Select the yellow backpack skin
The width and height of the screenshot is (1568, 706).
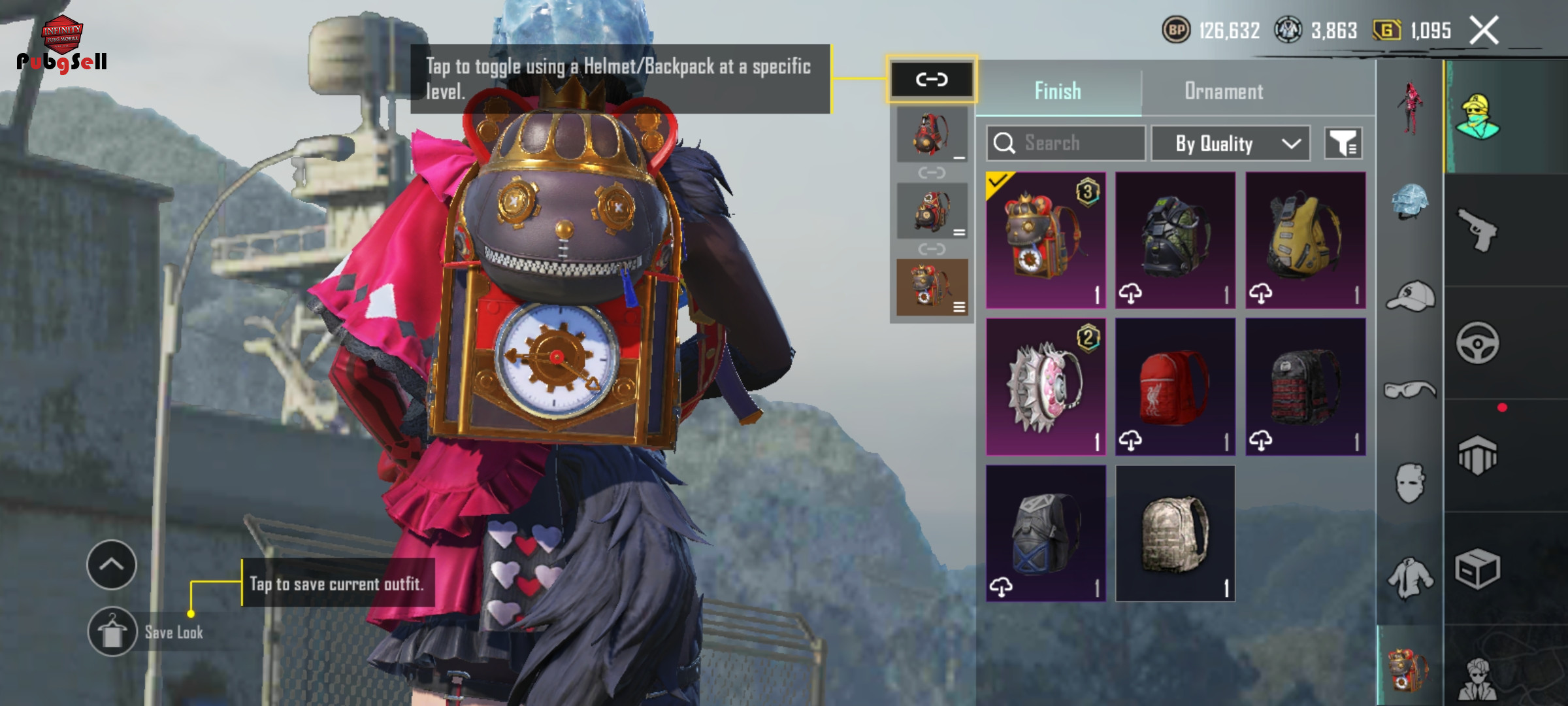(1305, 240)
